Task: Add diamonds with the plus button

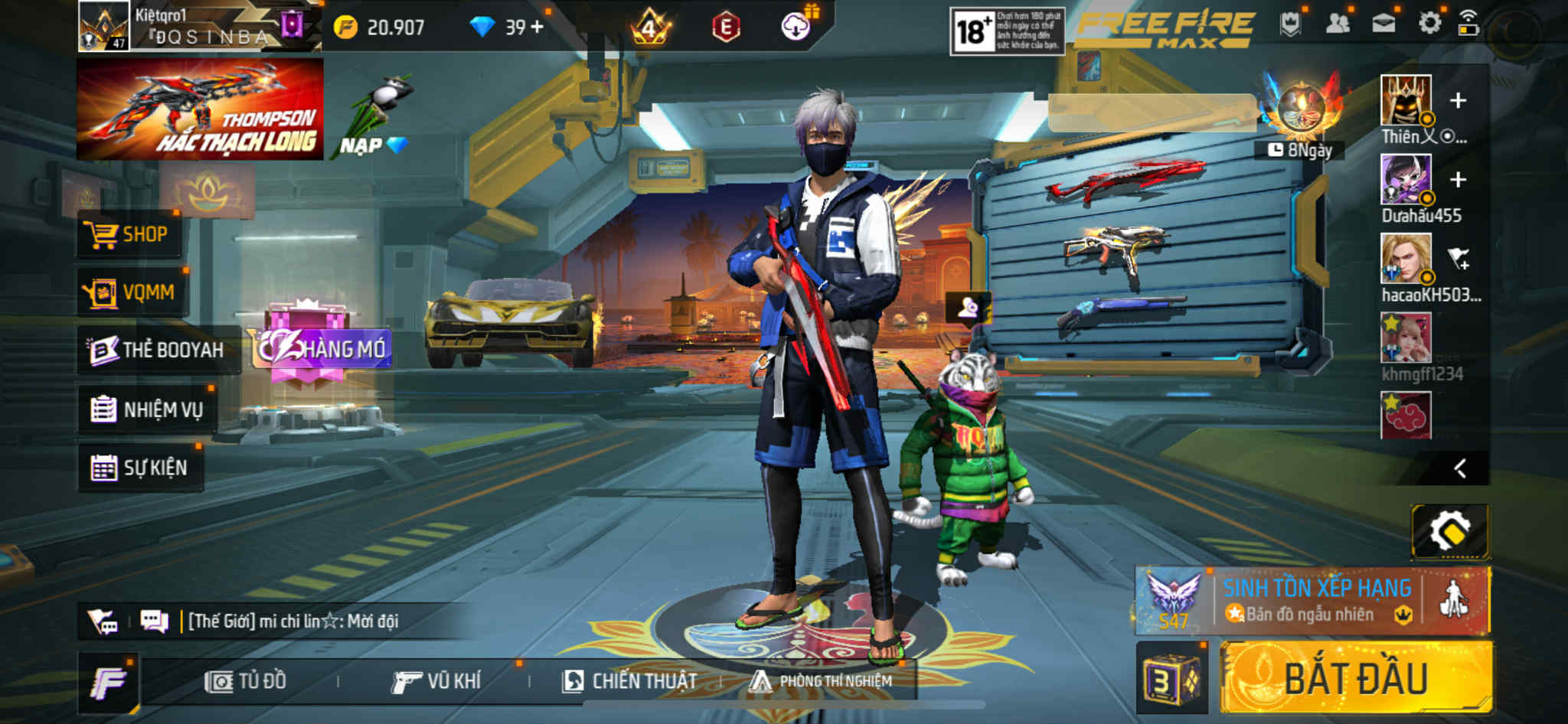Action: tap(537, 28)
